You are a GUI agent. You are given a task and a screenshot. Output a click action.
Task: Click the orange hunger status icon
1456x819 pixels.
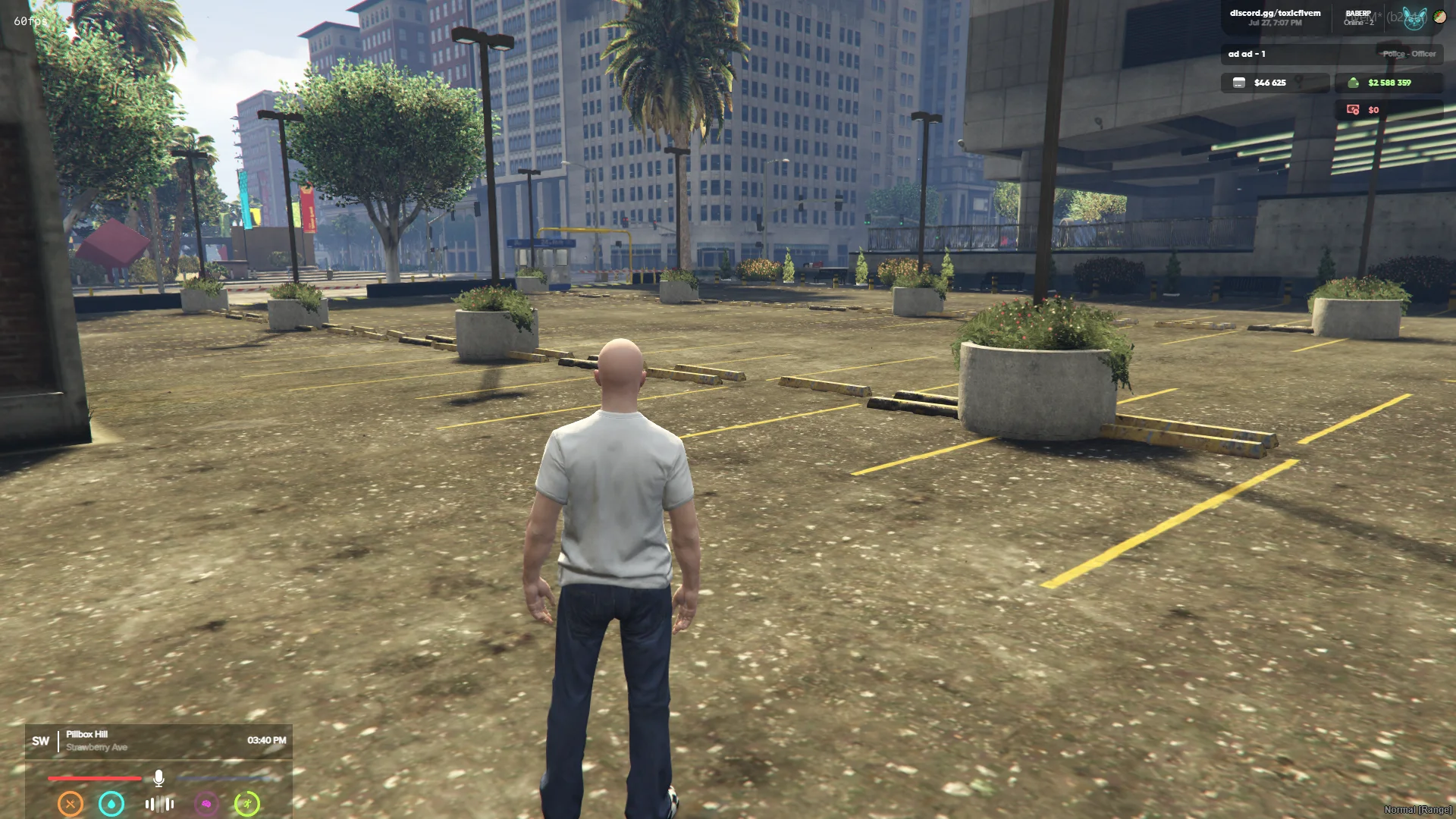pyautogui.click(x=71, y=803)
